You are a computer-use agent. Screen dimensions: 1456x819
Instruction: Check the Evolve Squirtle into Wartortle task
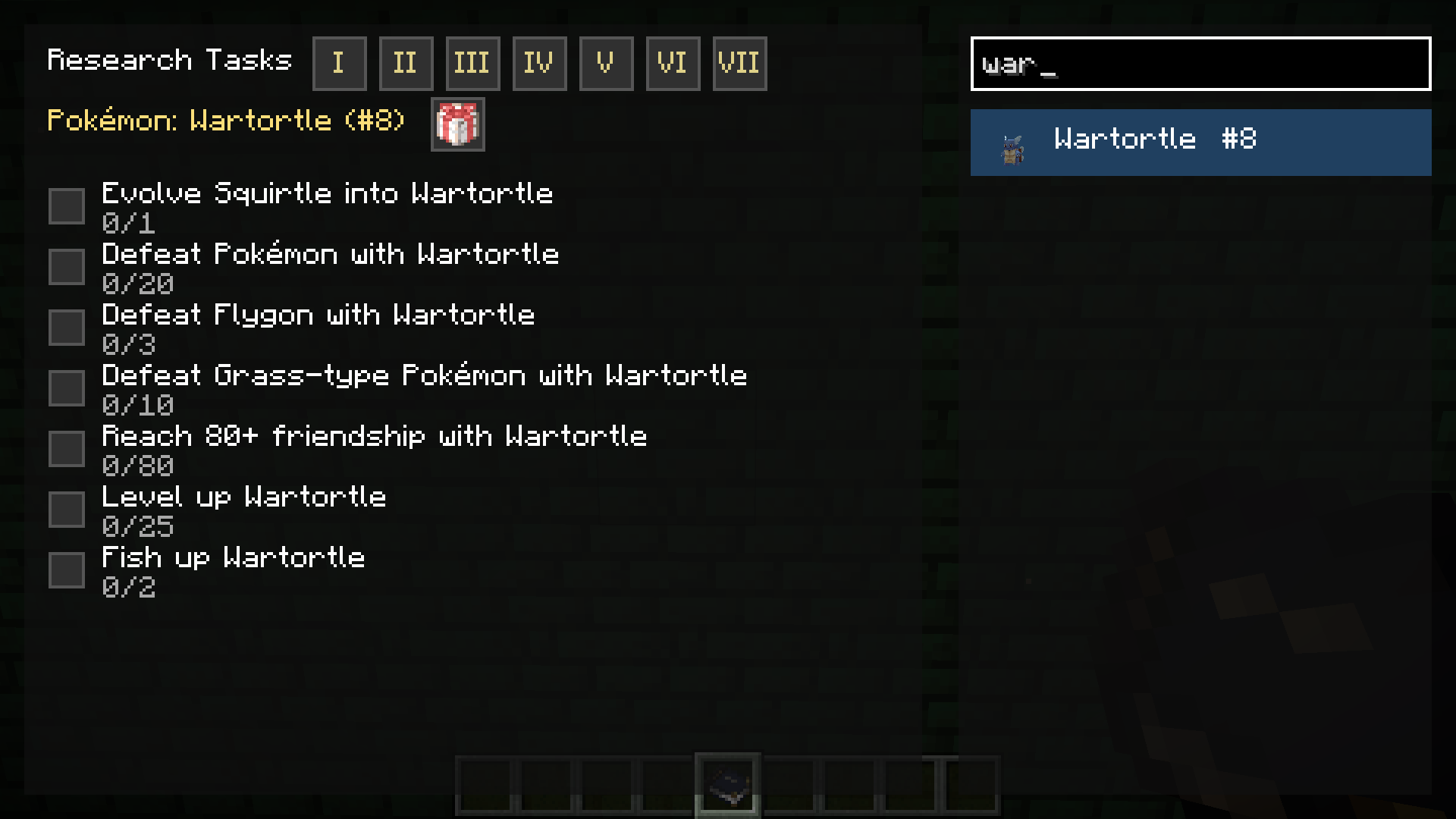(67, 206)
